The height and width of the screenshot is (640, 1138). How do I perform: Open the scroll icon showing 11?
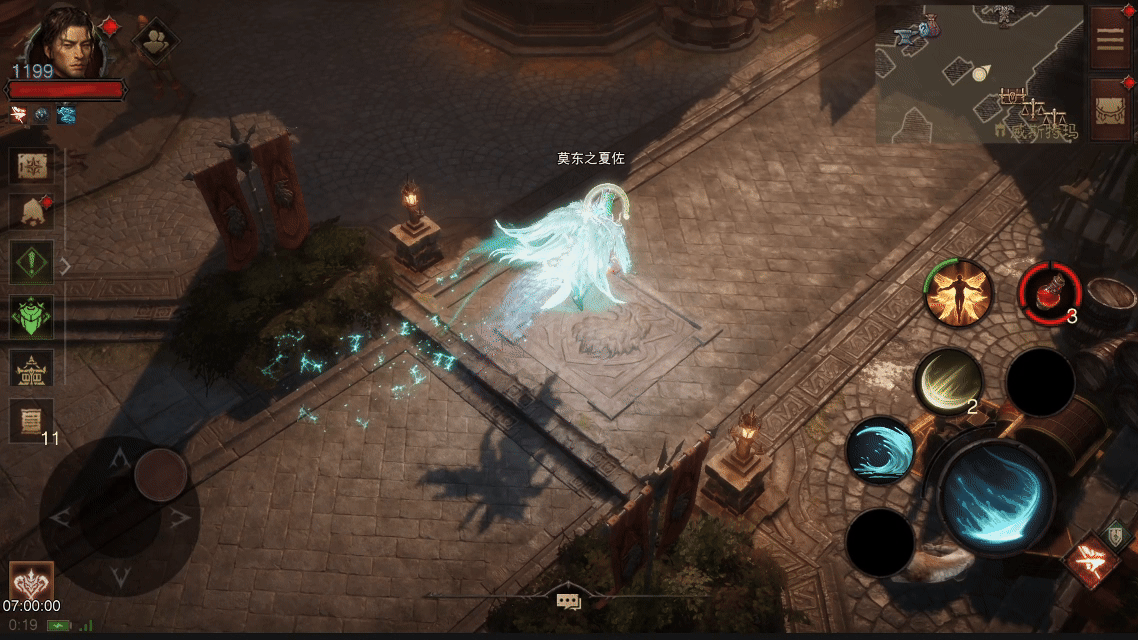tap(31, 419)
